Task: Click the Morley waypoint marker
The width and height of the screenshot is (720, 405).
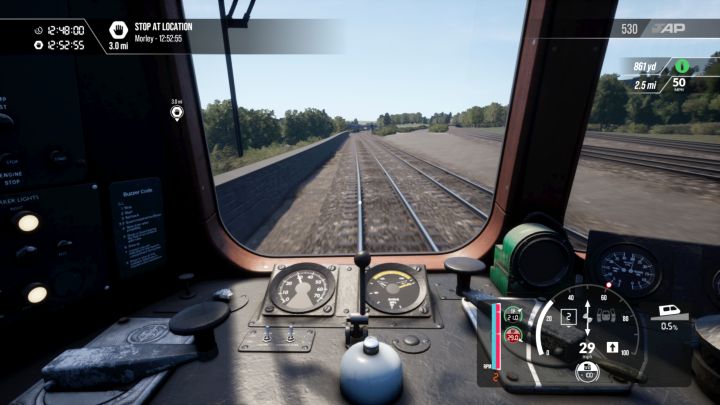Action: coord(177,113)
